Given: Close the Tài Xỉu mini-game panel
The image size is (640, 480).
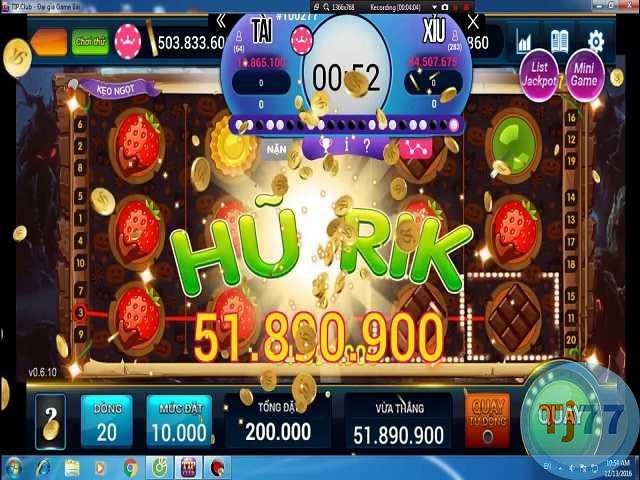Looking at the screenshot, I should (x=474, y=21).
